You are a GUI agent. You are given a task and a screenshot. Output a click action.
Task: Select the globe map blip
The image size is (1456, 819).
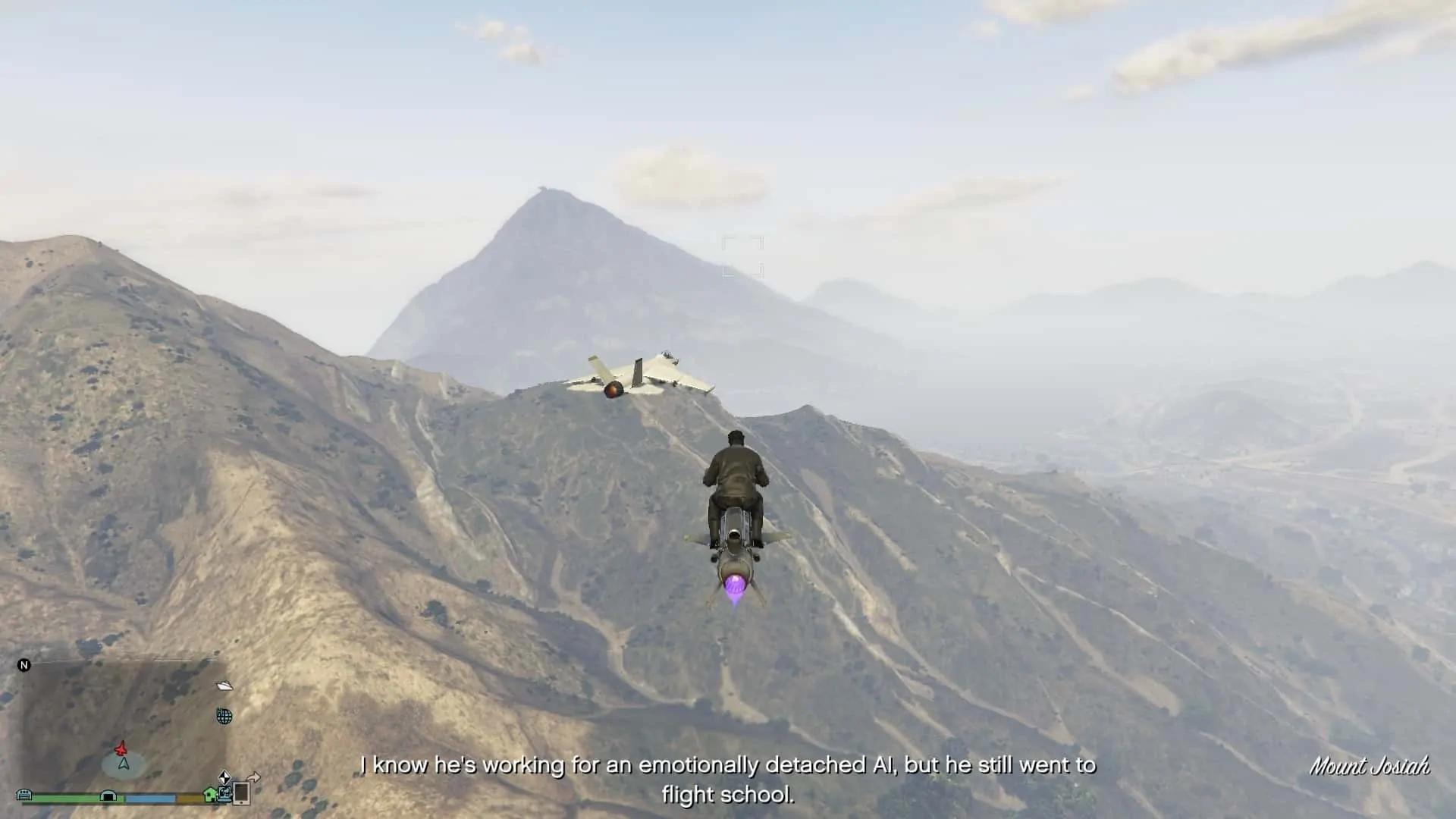[x=224, y=716]
